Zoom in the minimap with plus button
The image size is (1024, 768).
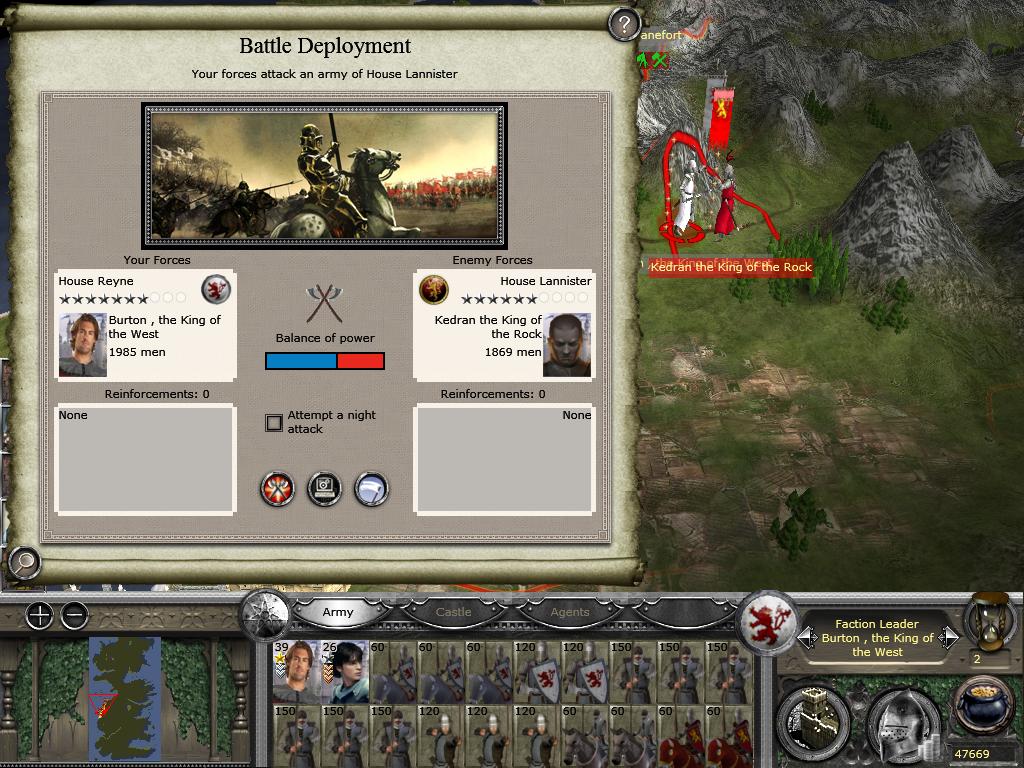[39, 615]
